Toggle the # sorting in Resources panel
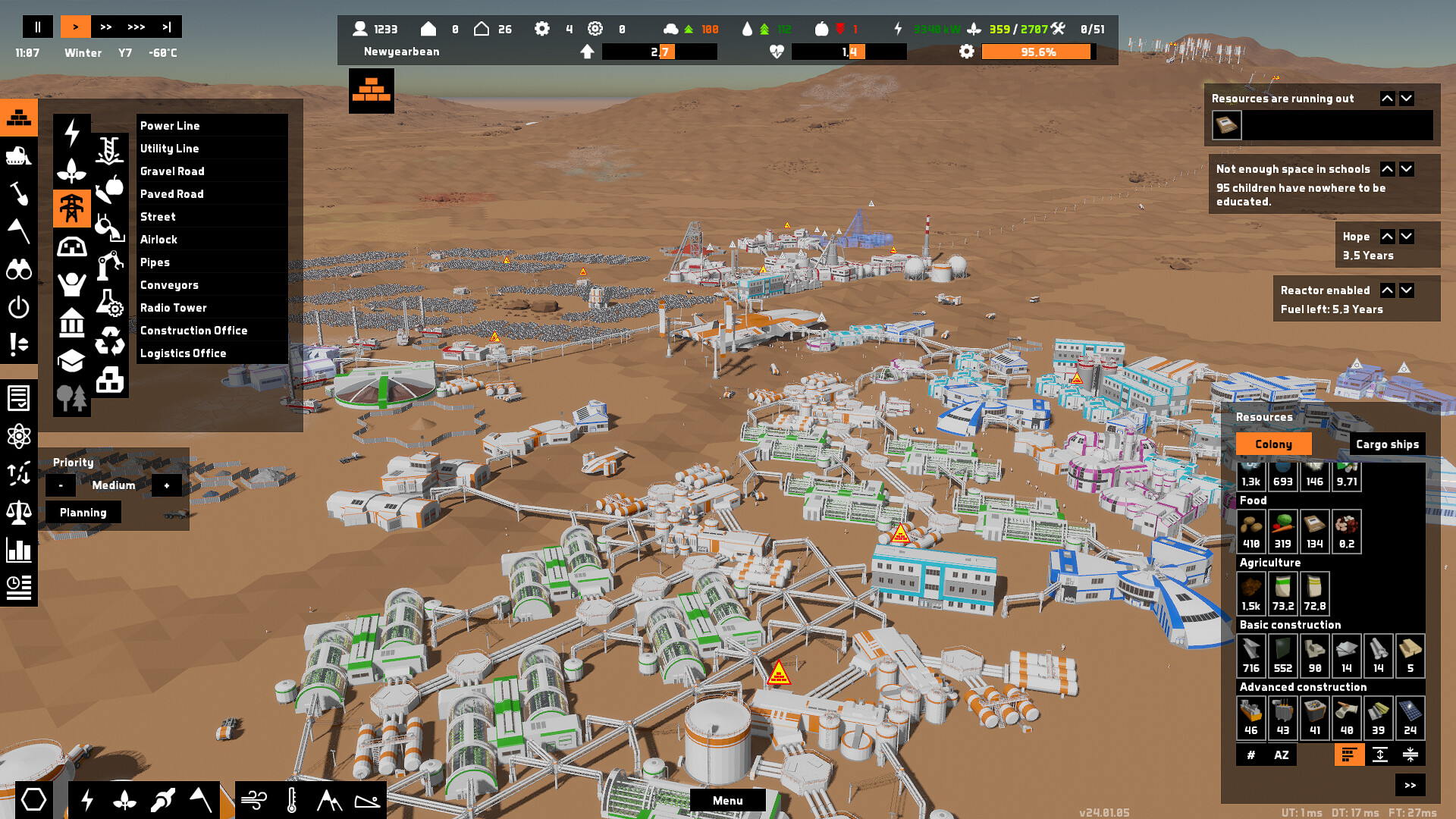The height and width of the screenshot is (819, 1456). point(1250,755)
